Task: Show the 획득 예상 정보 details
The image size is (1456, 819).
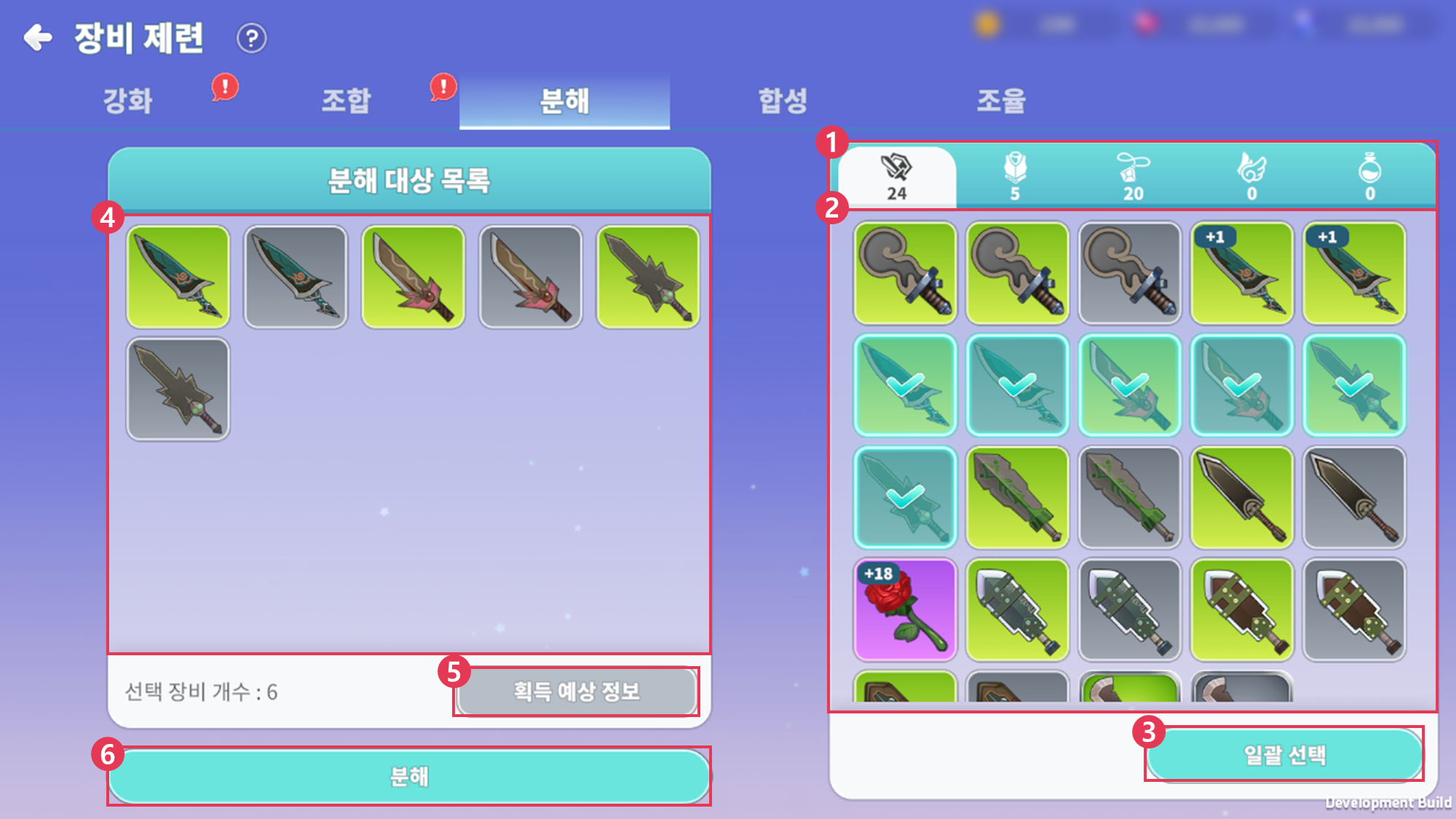Action: pyautogui.click(x=576, y=691)
